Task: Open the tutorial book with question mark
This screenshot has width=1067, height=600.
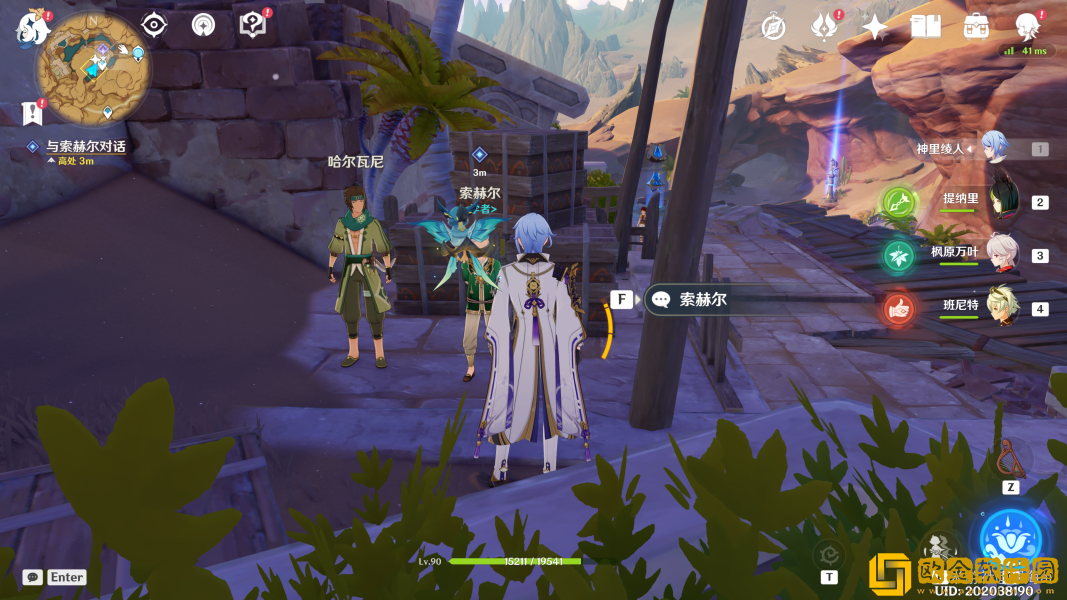Action: [x=253, y=25]
